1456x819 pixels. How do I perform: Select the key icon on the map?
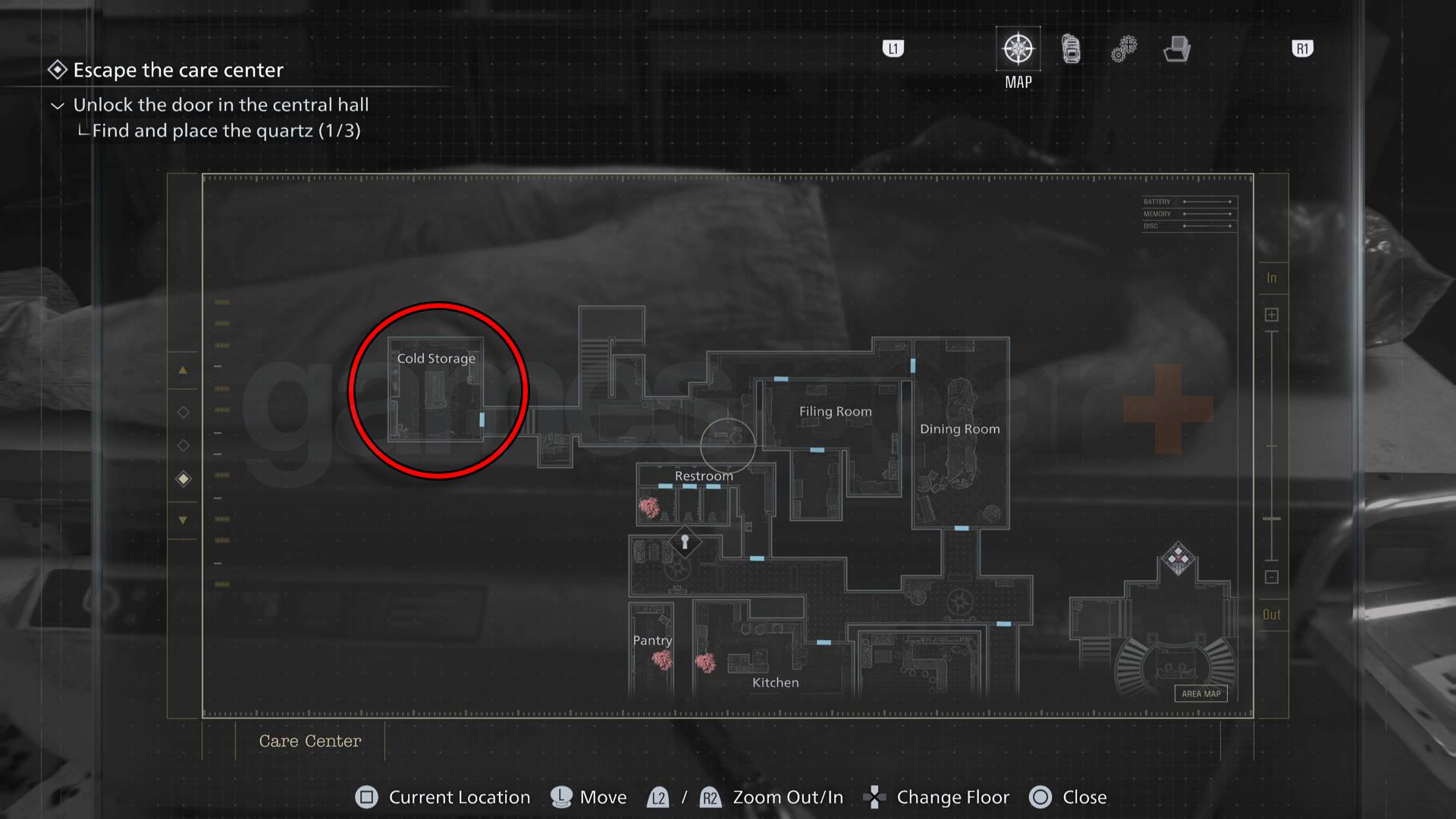click(685, 543)
